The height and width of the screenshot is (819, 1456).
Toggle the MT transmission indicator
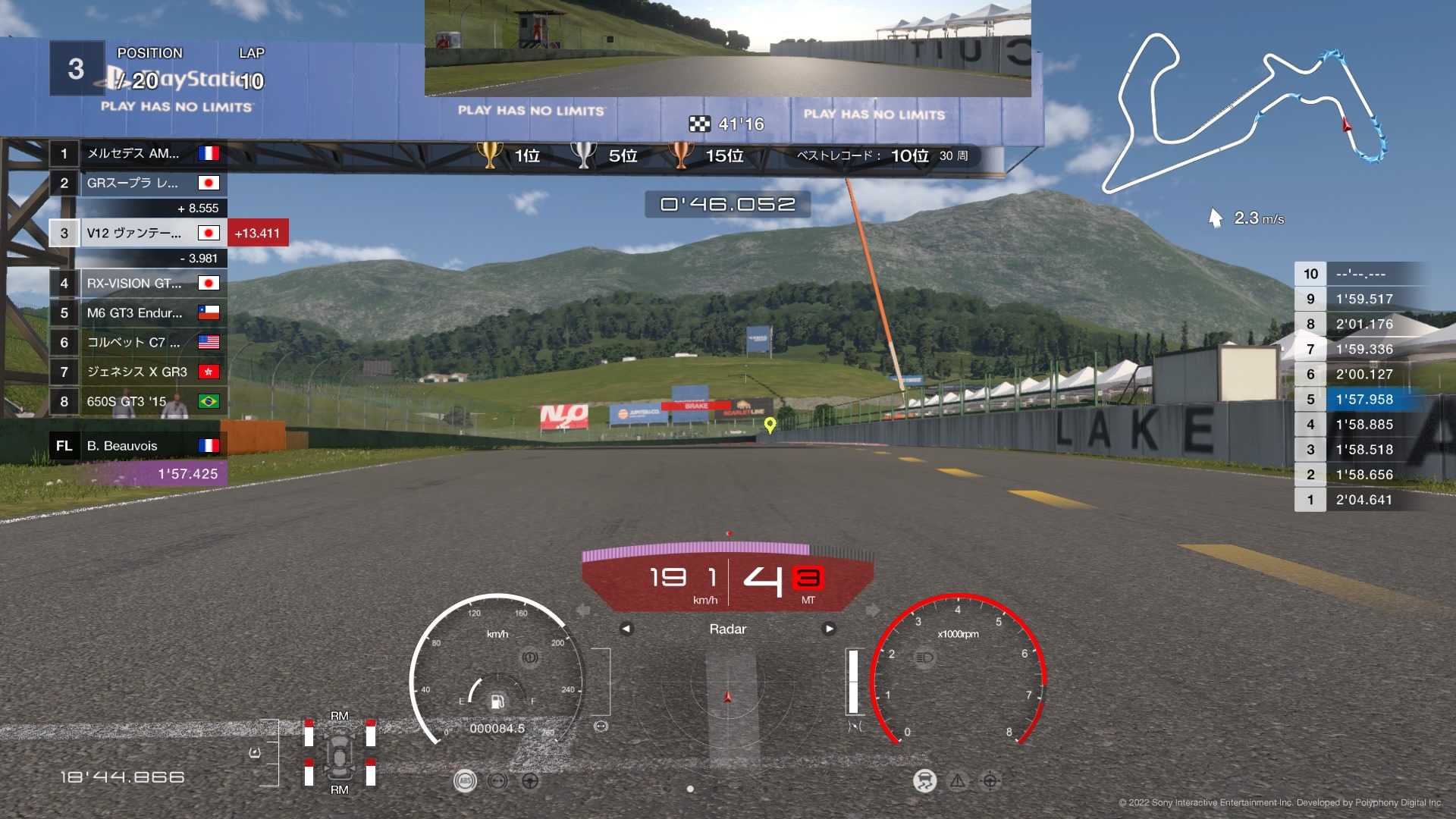pos(808,599)
